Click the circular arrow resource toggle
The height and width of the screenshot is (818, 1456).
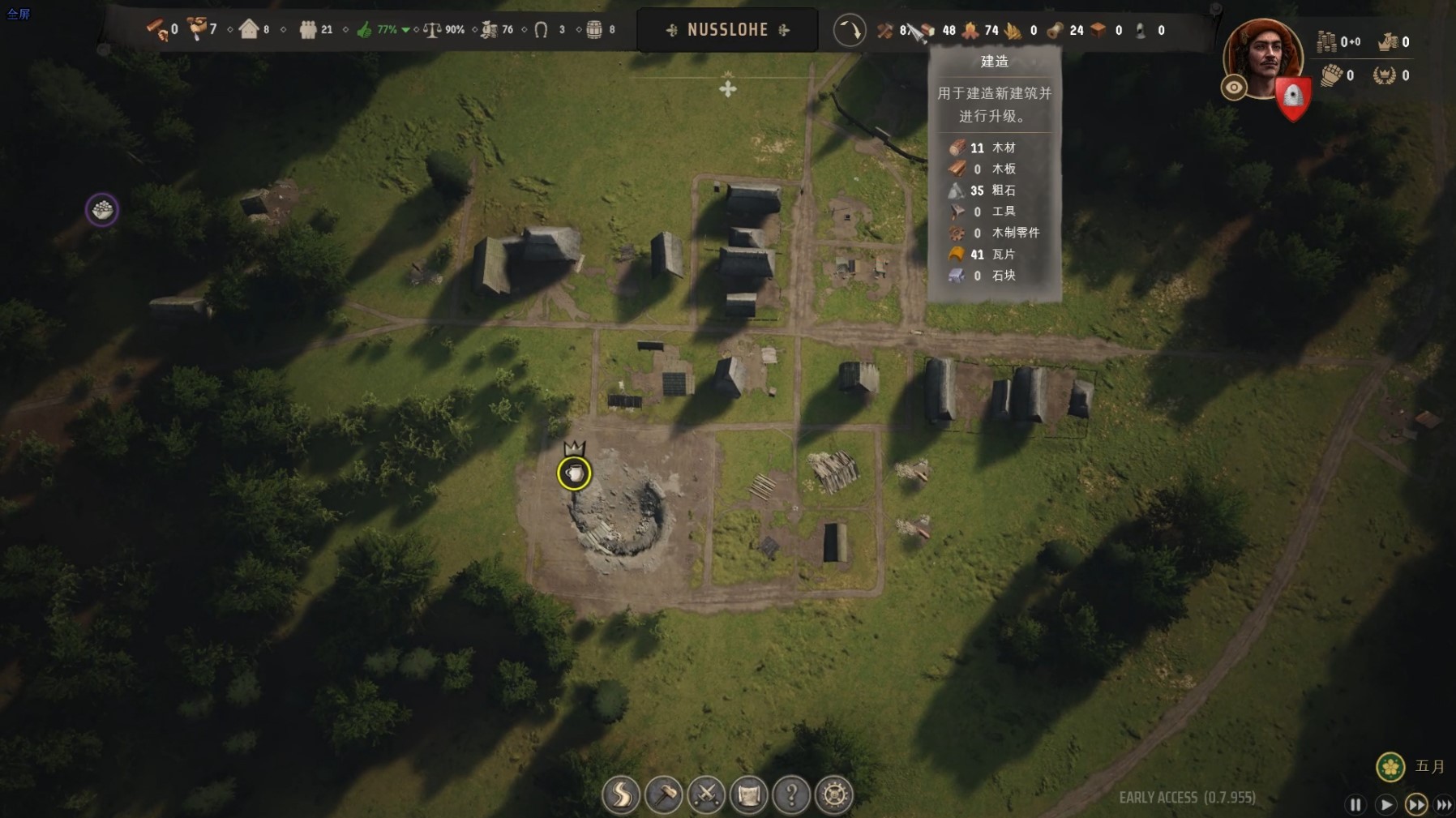click(850, 31)
